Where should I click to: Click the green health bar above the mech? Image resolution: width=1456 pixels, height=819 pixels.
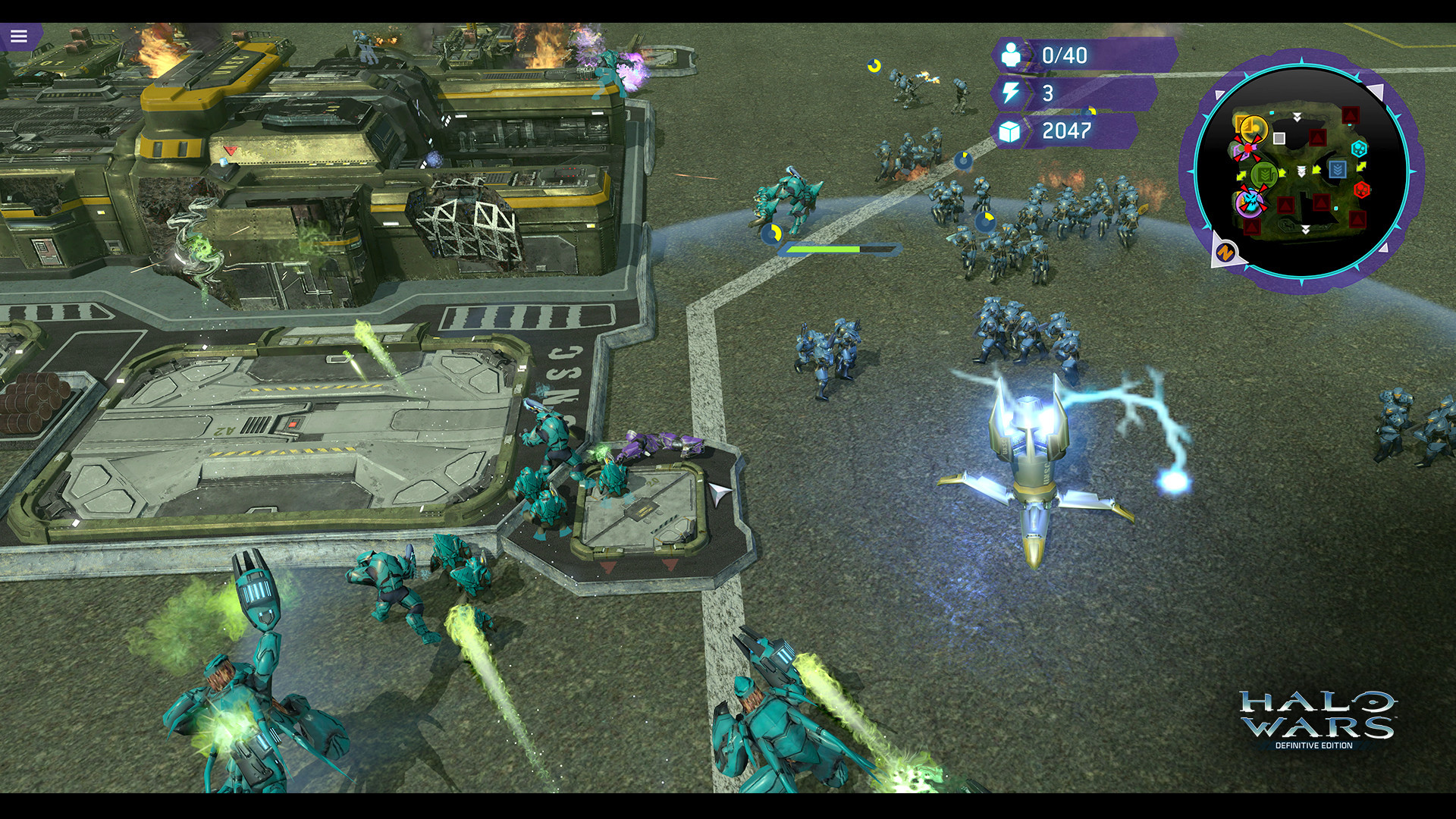tap(824, 248)
